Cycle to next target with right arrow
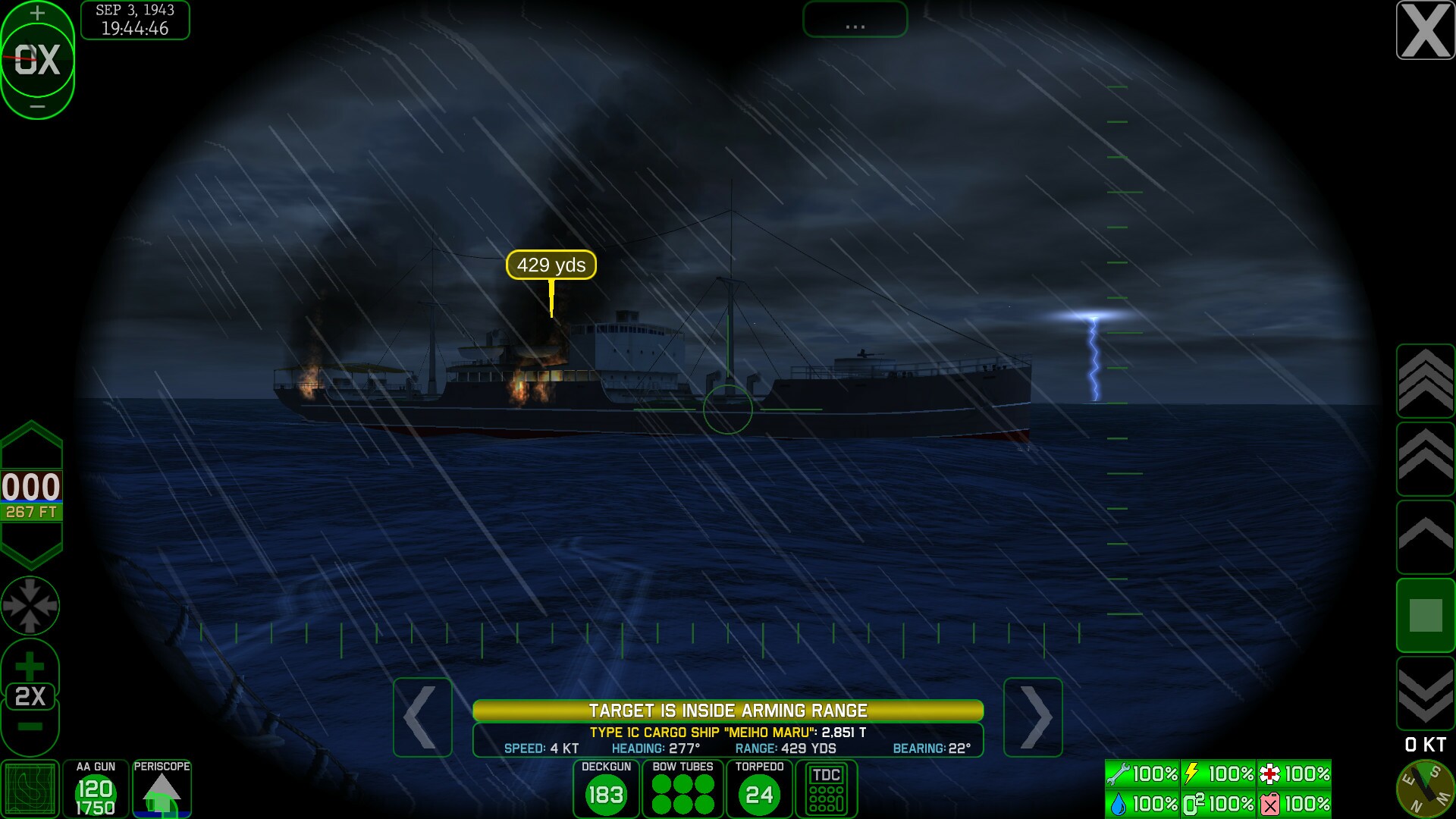The width and height of the screenshot is (1456, 819). coord(1032,717)
